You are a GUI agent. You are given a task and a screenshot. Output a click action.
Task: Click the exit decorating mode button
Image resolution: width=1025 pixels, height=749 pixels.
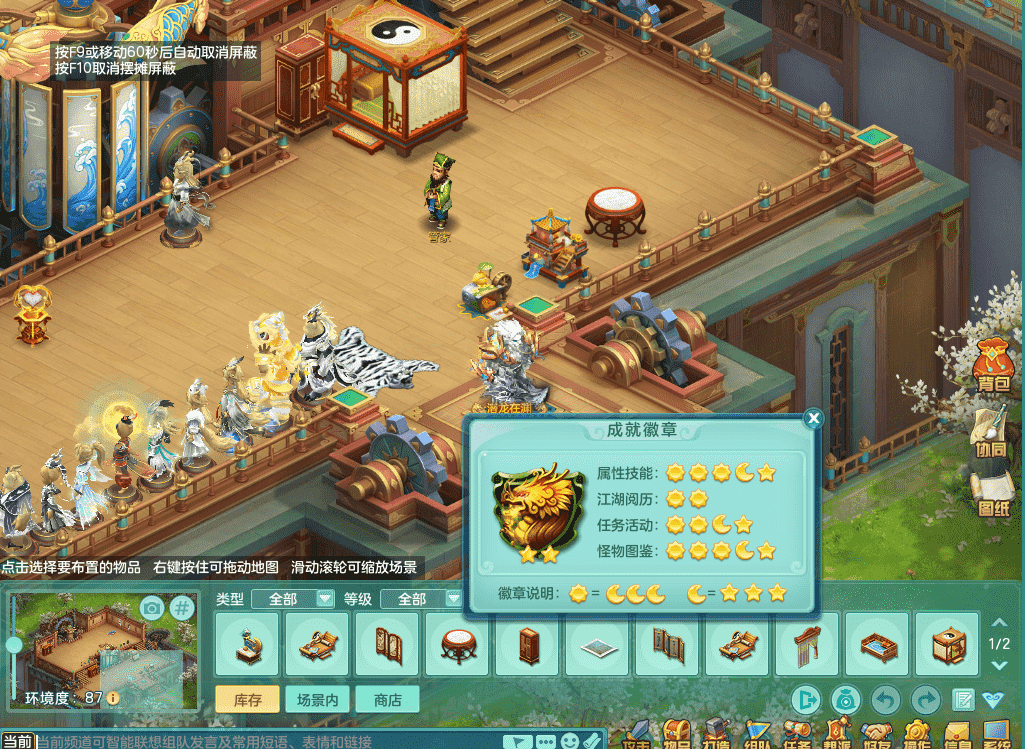(806, 699)
